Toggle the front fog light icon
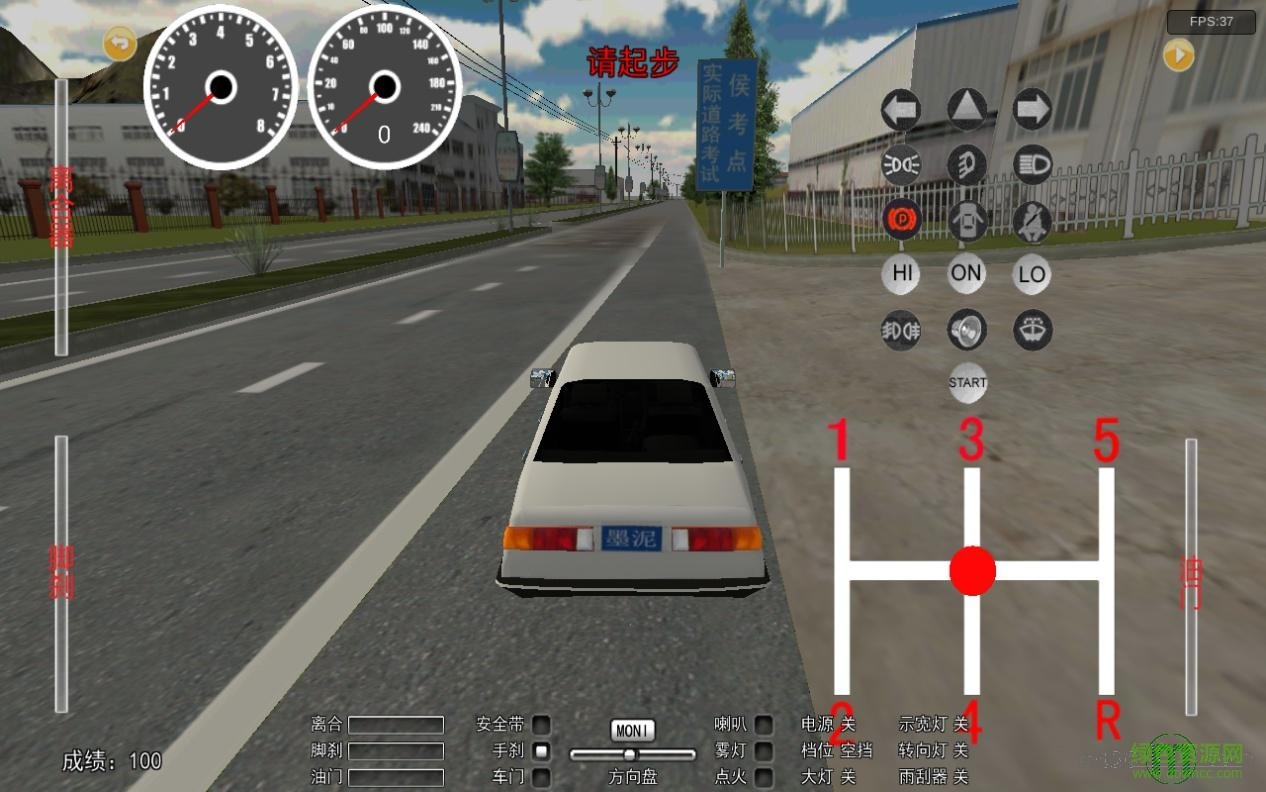 coord(967,164)
